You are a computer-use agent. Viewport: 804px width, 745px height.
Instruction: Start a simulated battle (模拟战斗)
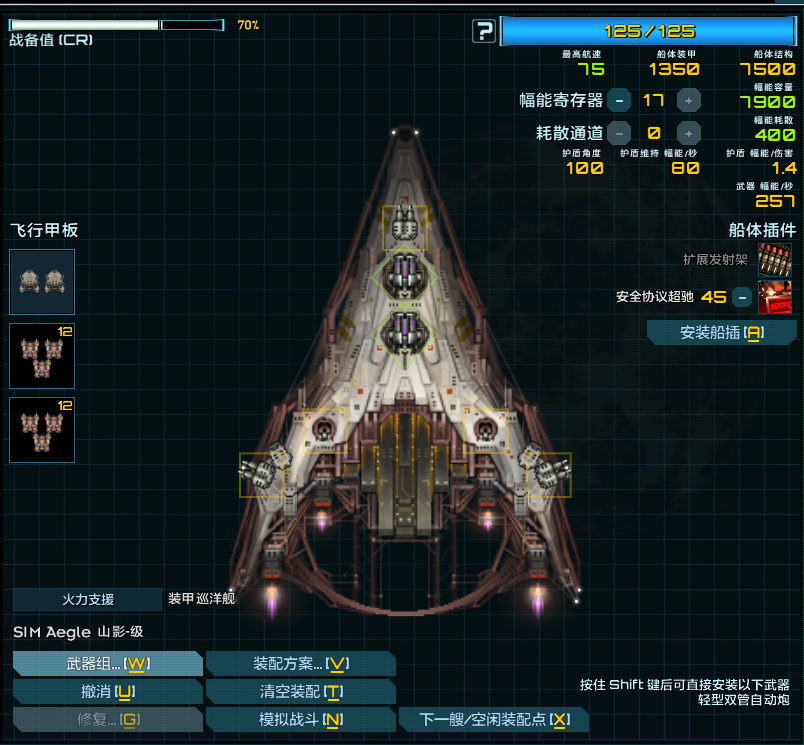point(300,719)
